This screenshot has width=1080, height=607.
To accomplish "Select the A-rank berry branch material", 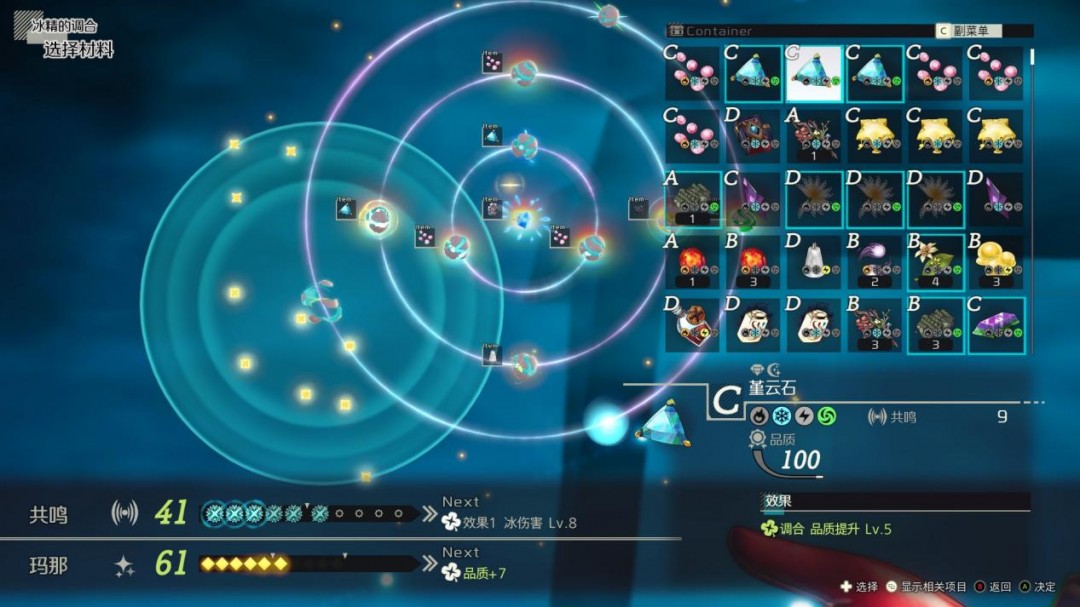I will pyautogui.click(x=814, y=136).
